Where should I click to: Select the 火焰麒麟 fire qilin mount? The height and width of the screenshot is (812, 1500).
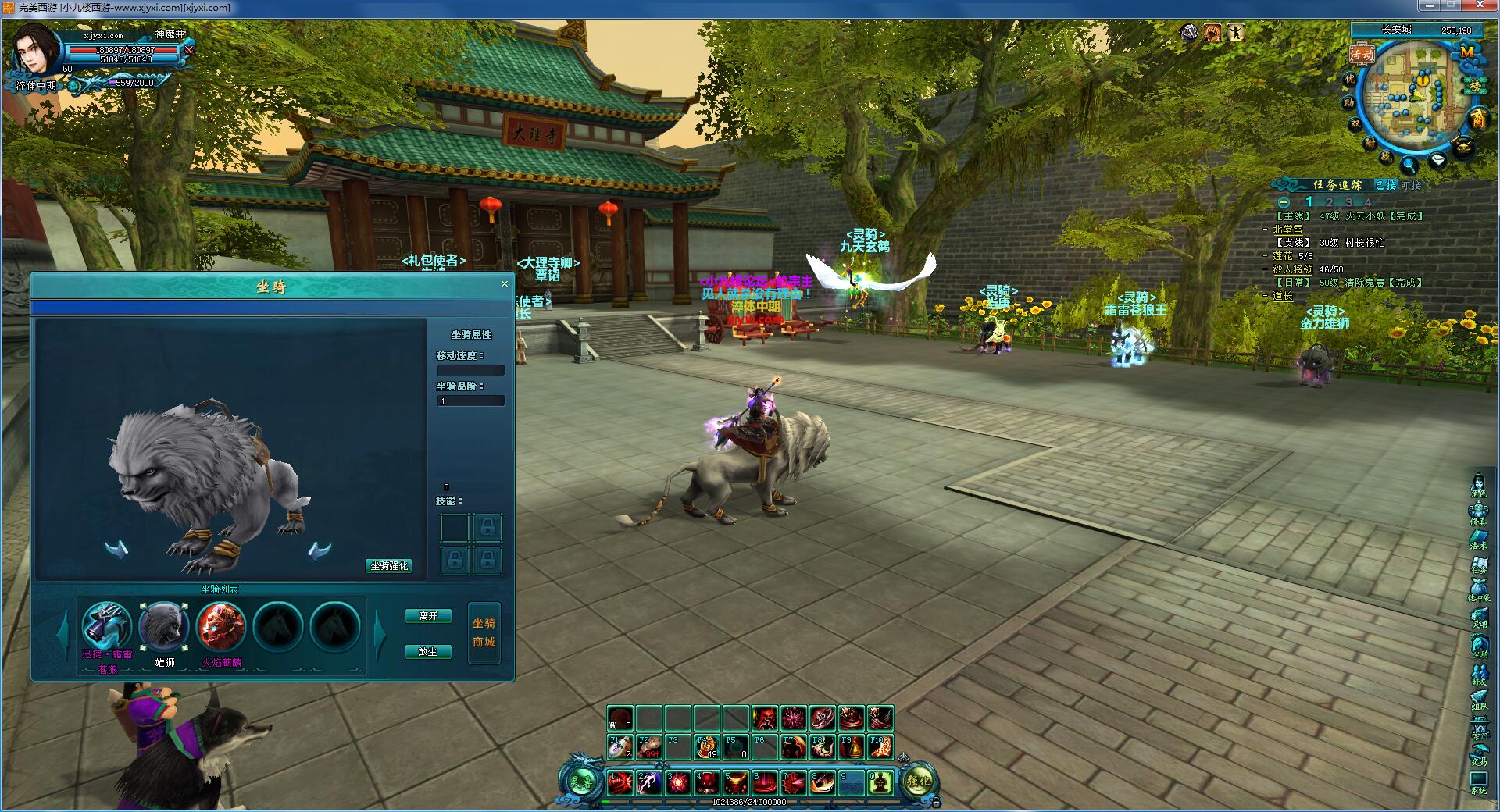[221, 626]
